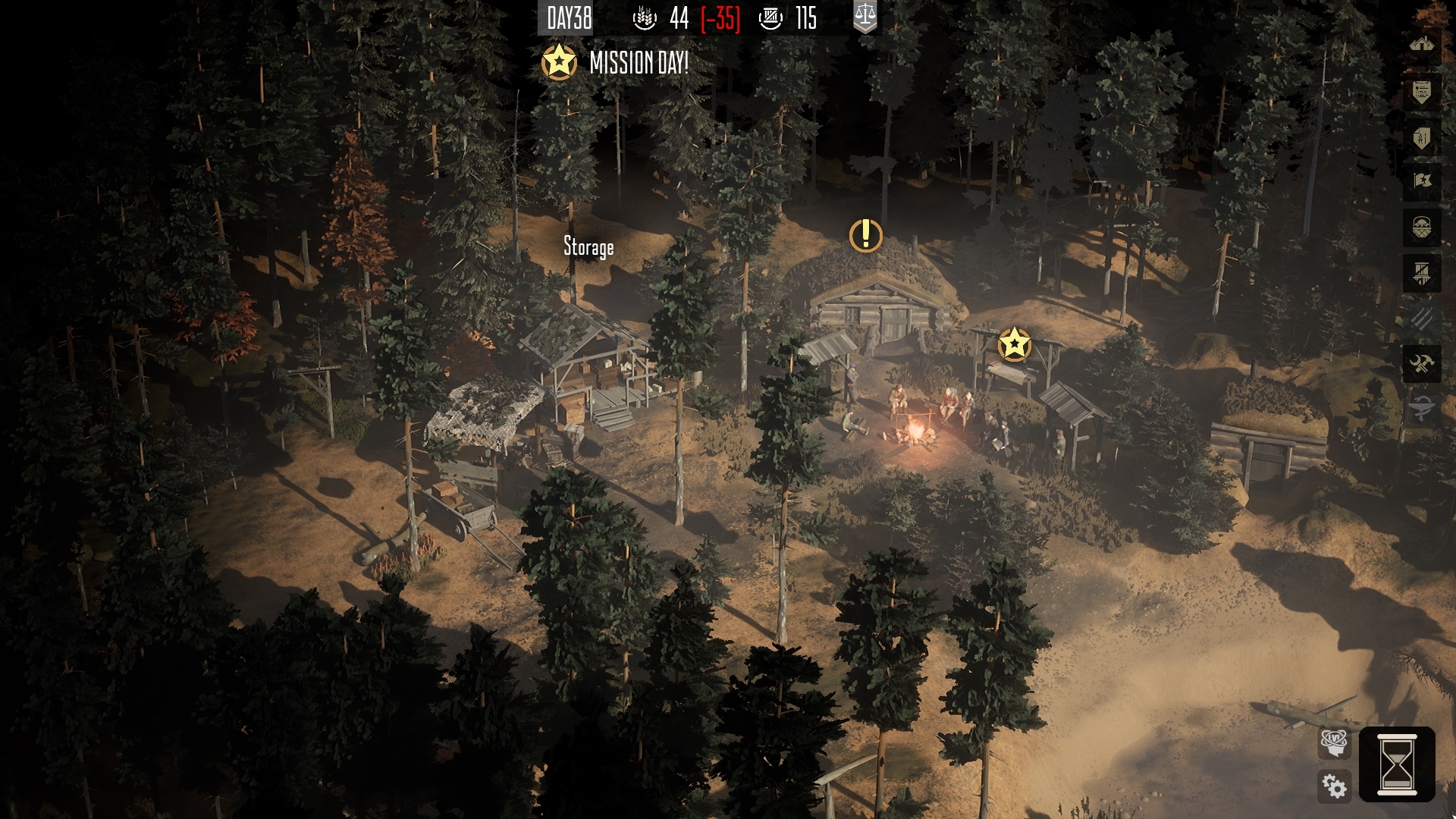Image resolution: width=1456 pixels, height=819 pixels.
Task: Select the Storage building label
Action: (x=588, y=247)
